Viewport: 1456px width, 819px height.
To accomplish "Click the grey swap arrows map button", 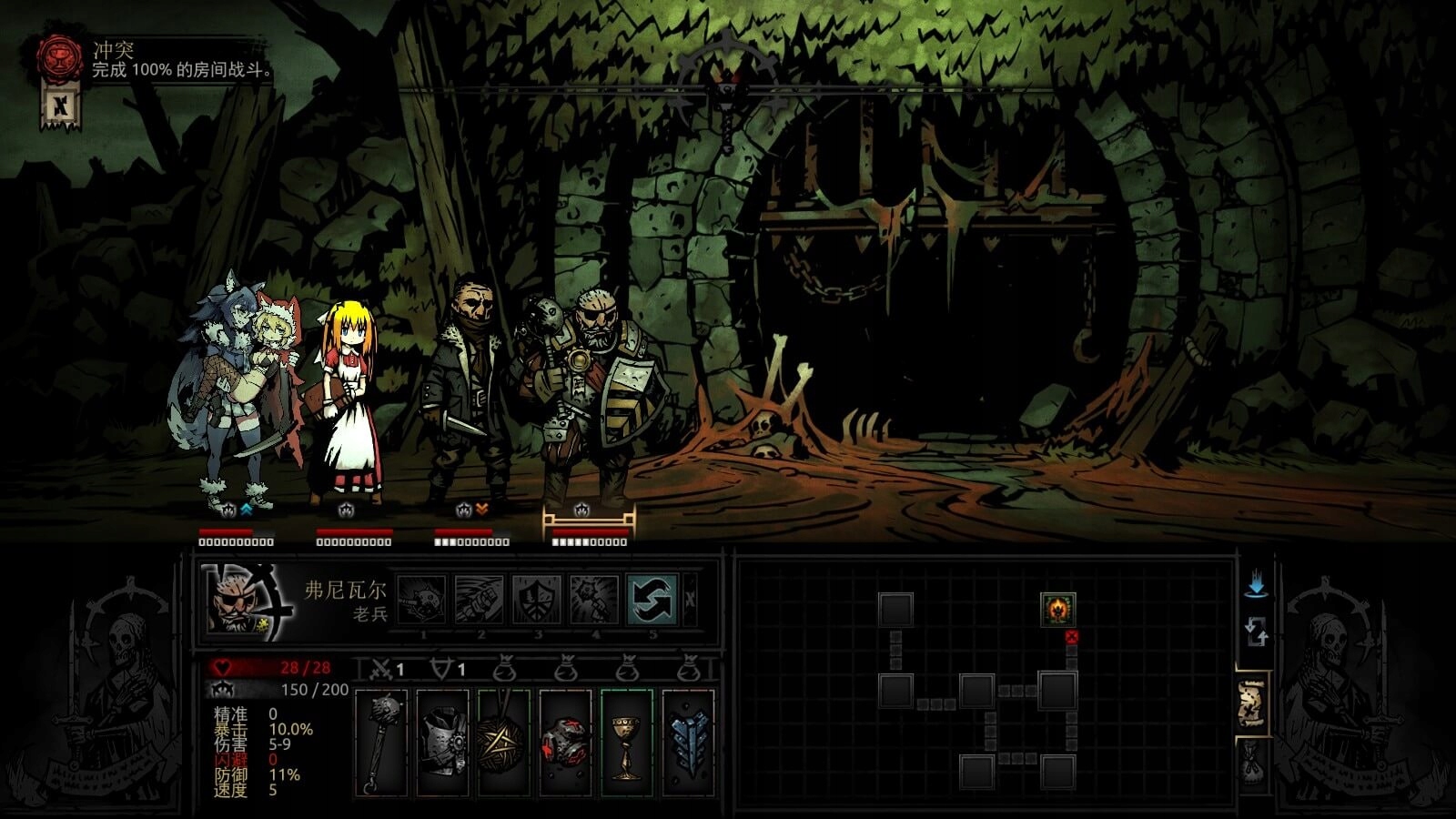I will (x=1257, y=631).
